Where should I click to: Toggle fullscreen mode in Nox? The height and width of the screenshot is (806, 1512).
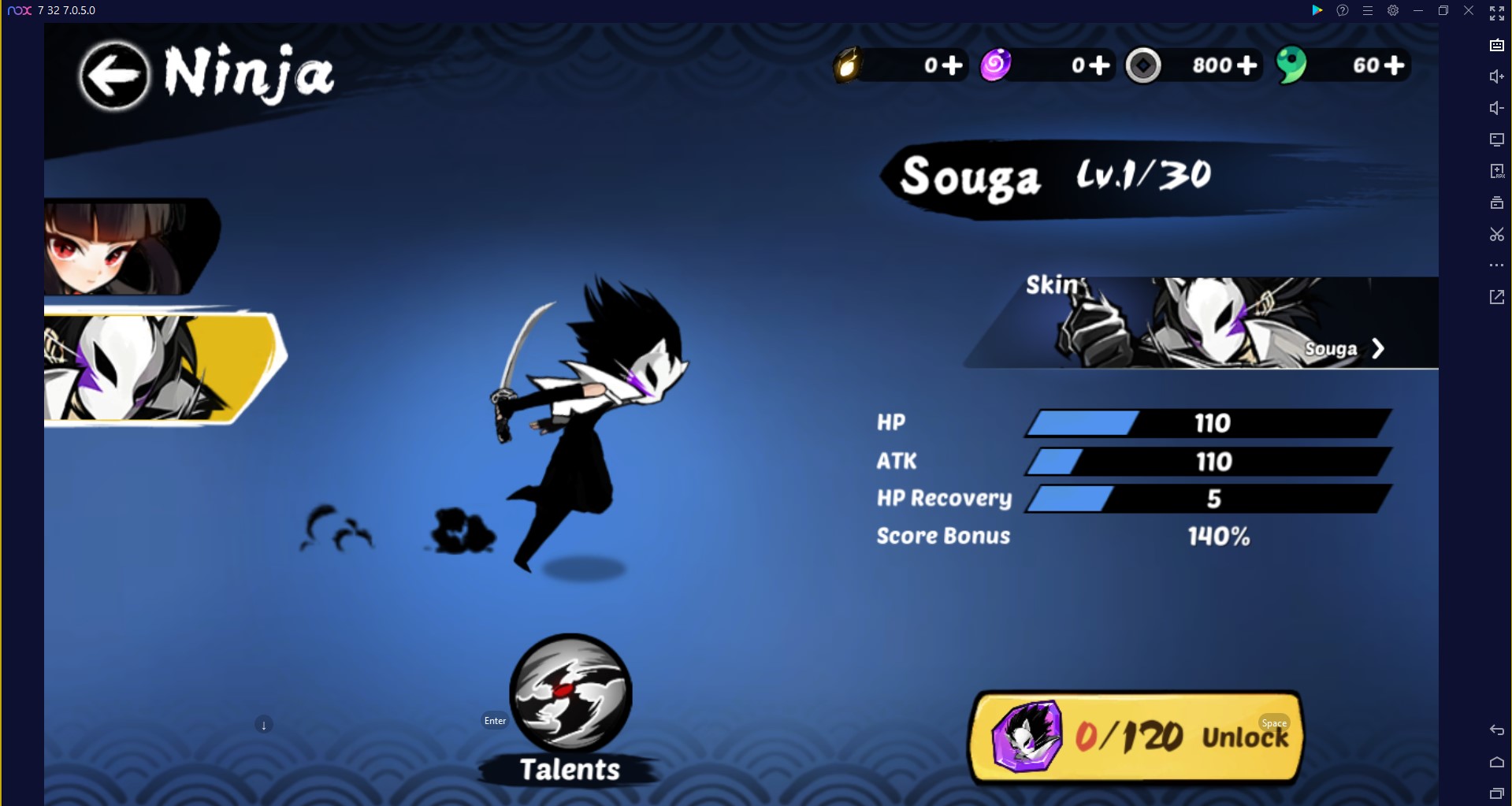coord(1496,12)
